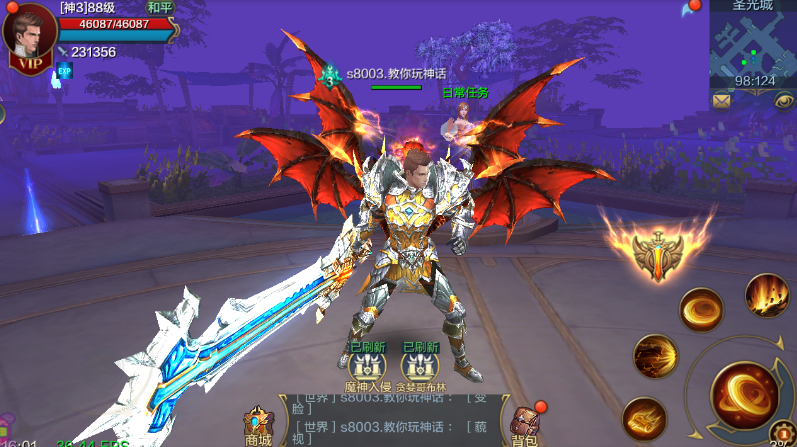Open the 商城 shop
Image resolution: width=797 pixels, height=447 pixels.
(258, 426)
